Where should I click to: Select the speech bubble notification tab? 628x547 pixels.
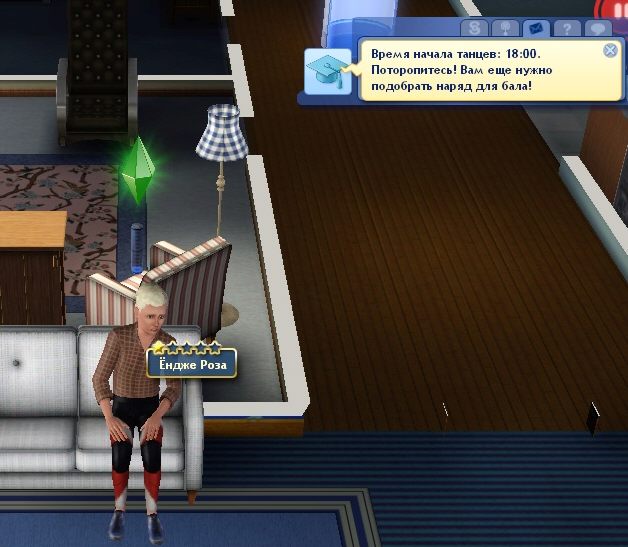[598, 29]
